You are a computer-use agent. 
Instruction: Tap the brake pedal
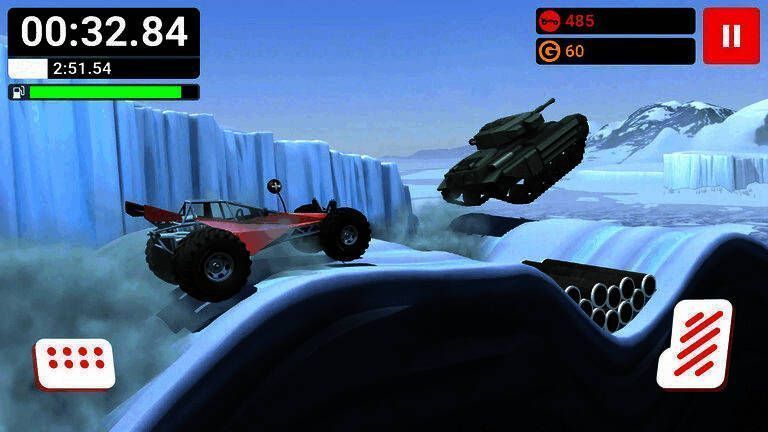74,362
